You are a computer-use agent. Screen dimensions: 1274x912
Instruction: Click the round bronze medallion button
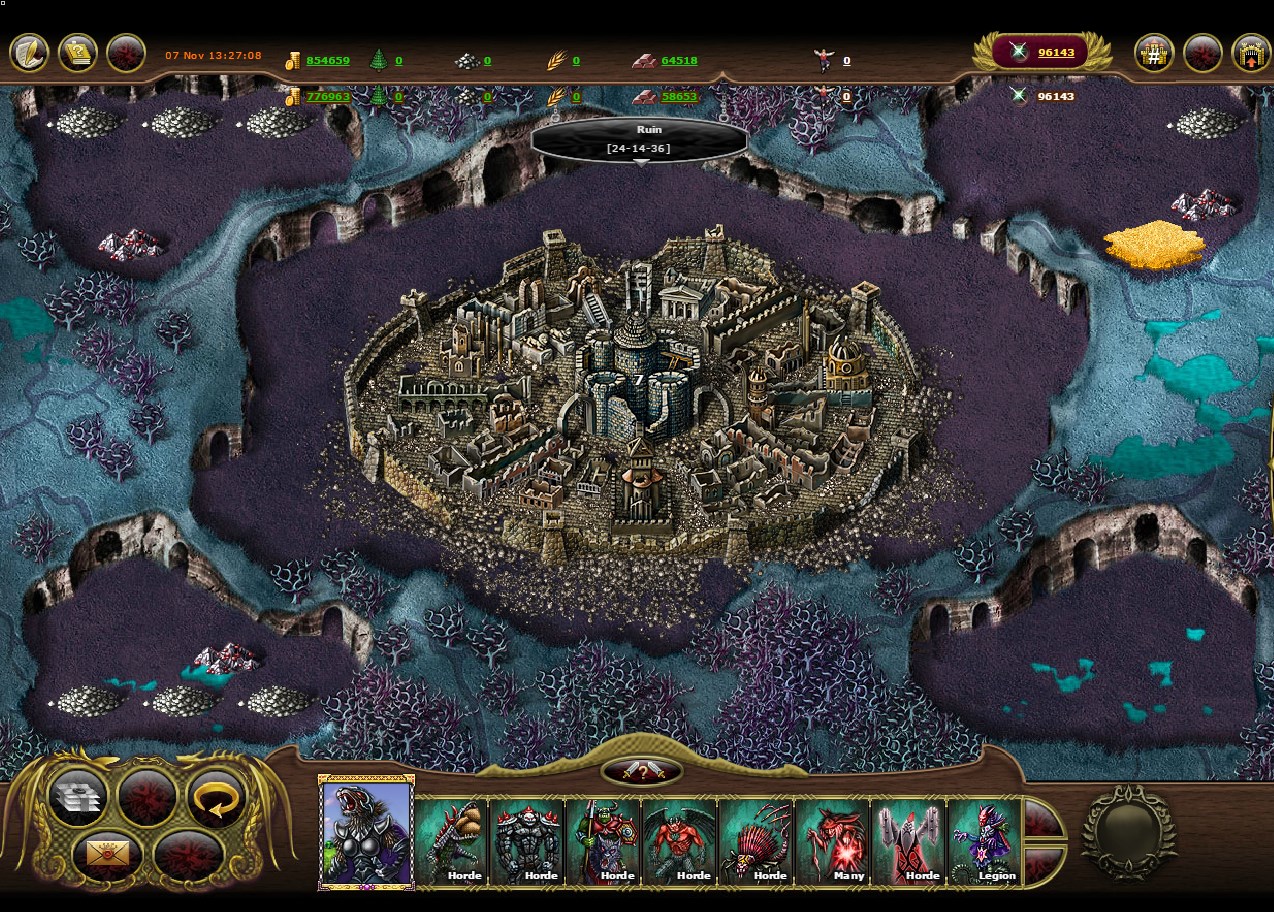(x=1129, y=833)
